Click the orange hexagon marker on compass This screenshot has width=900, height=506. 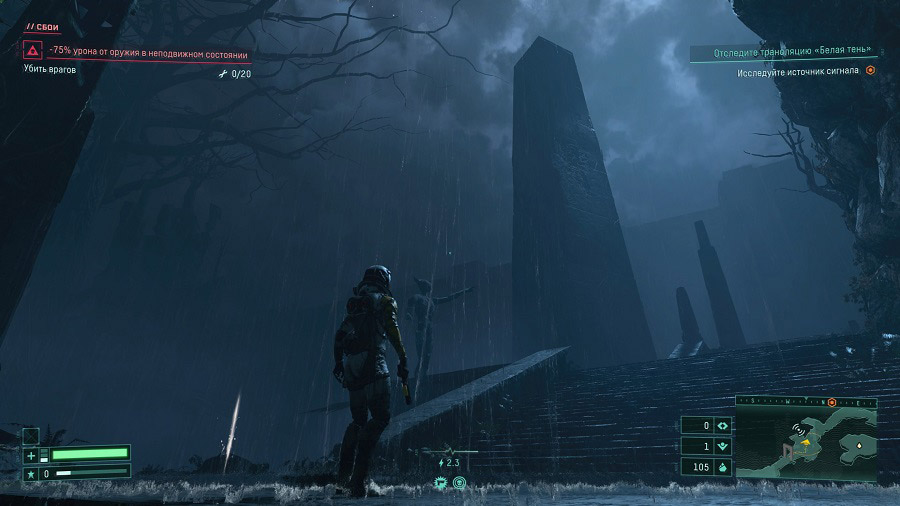(x=832, y=401)
